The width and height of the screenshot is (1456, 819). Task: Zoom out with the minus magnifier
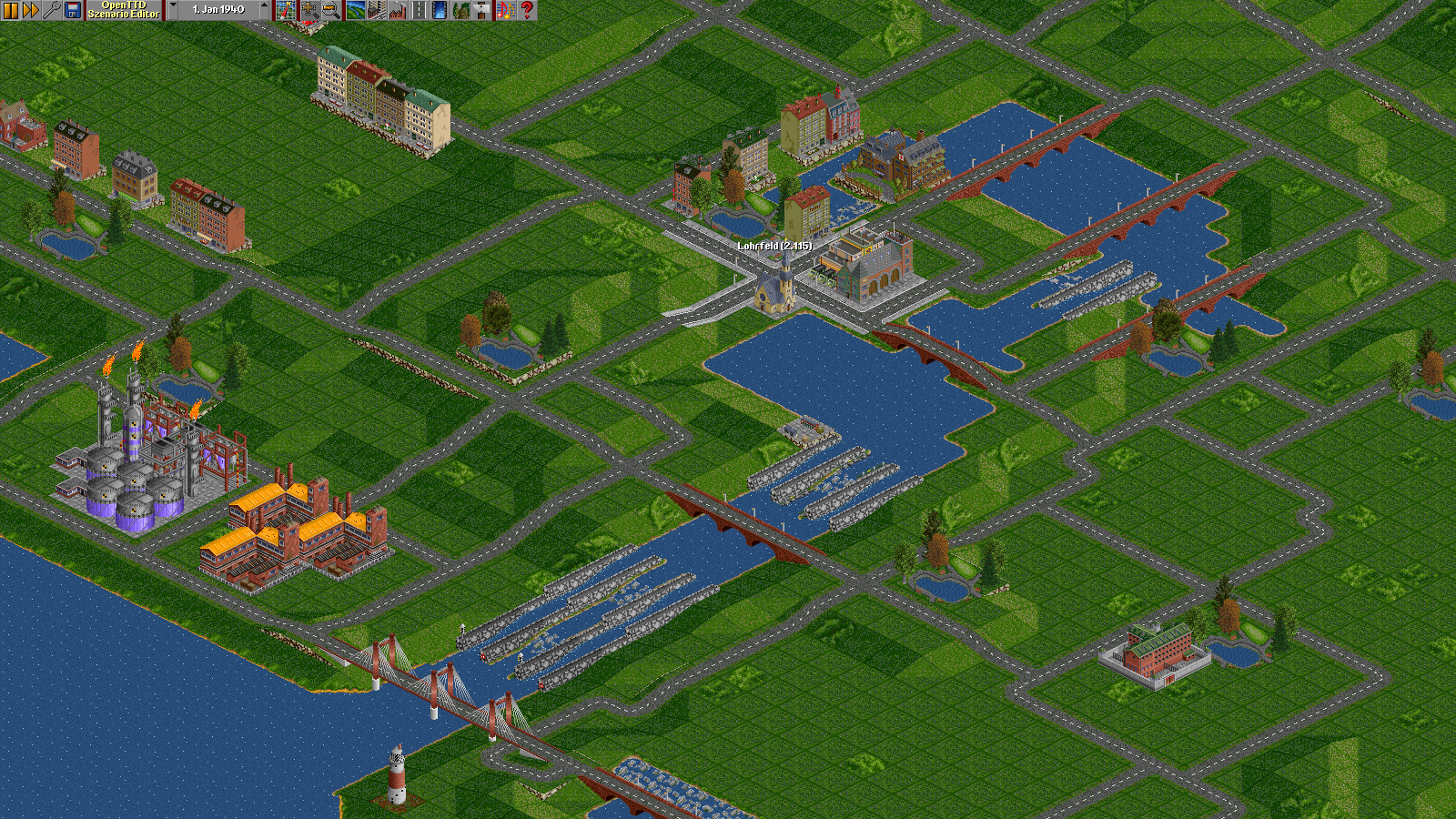click(331, 10)
